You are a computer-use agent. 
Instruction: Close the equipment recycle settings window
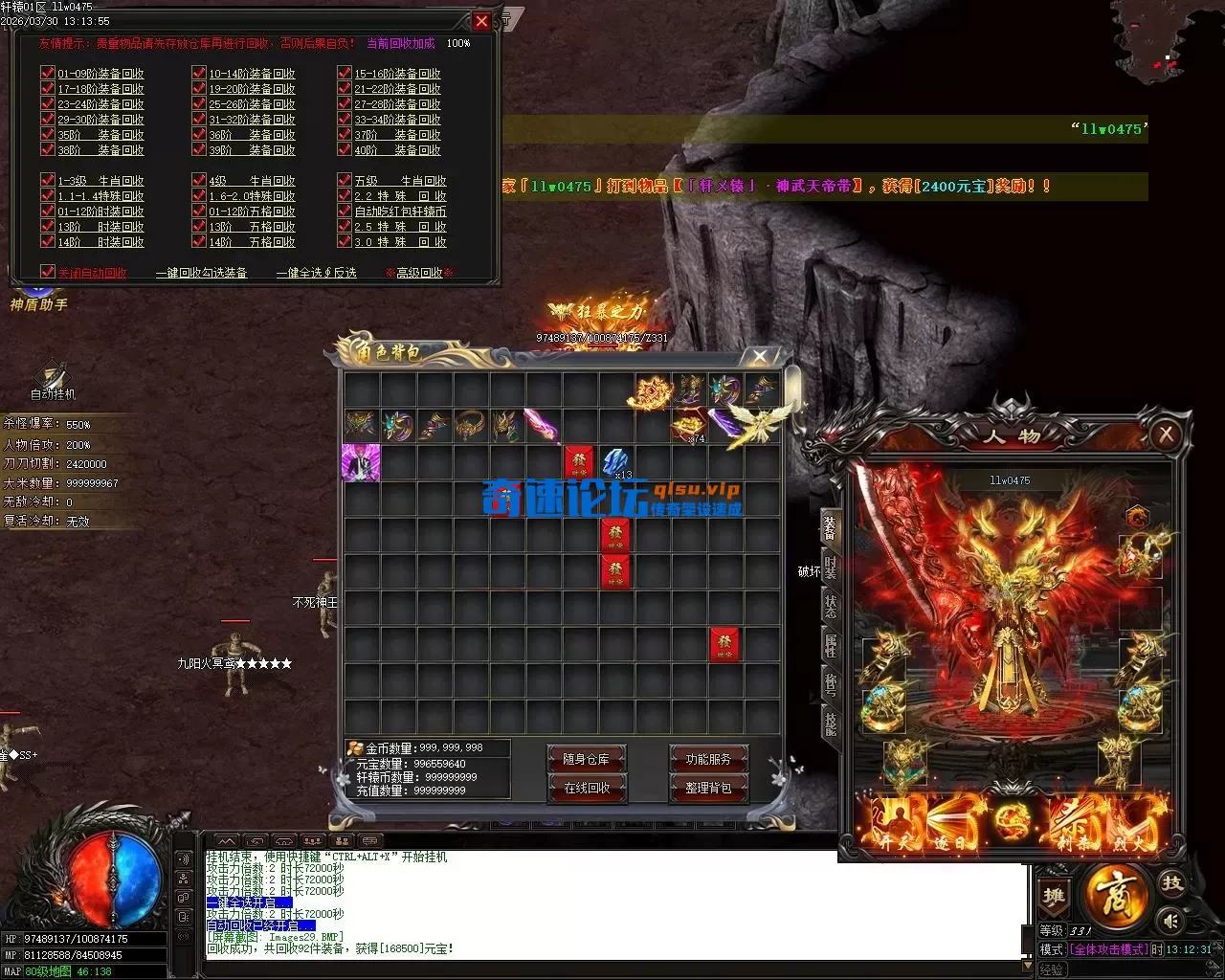coord(481,21)
